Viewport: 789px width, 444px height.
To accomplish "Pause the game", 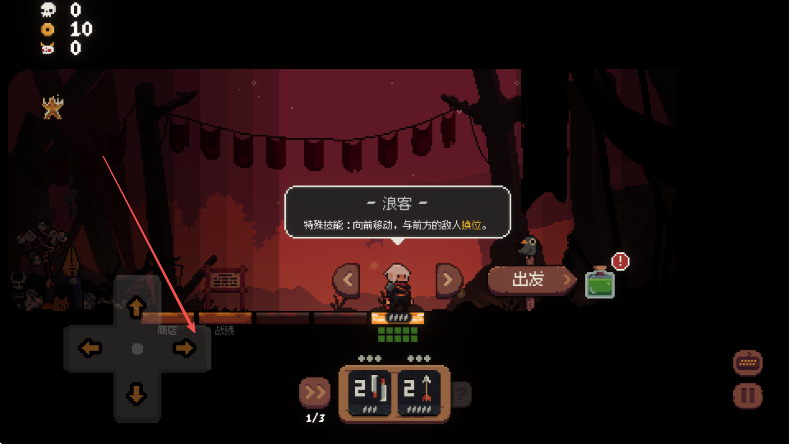I will click(747, 396).
